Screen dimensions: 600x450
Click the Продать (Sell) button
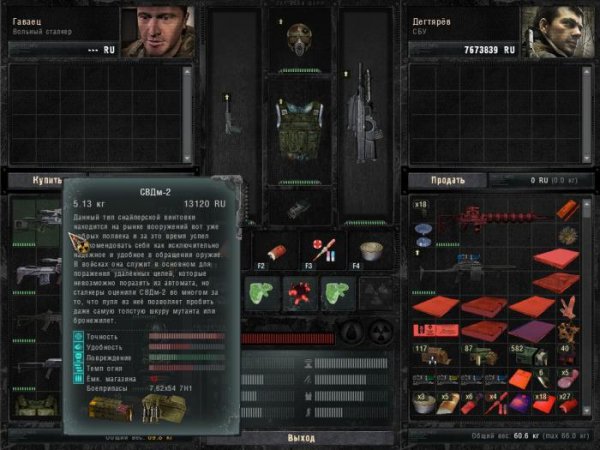coord(447,180)
